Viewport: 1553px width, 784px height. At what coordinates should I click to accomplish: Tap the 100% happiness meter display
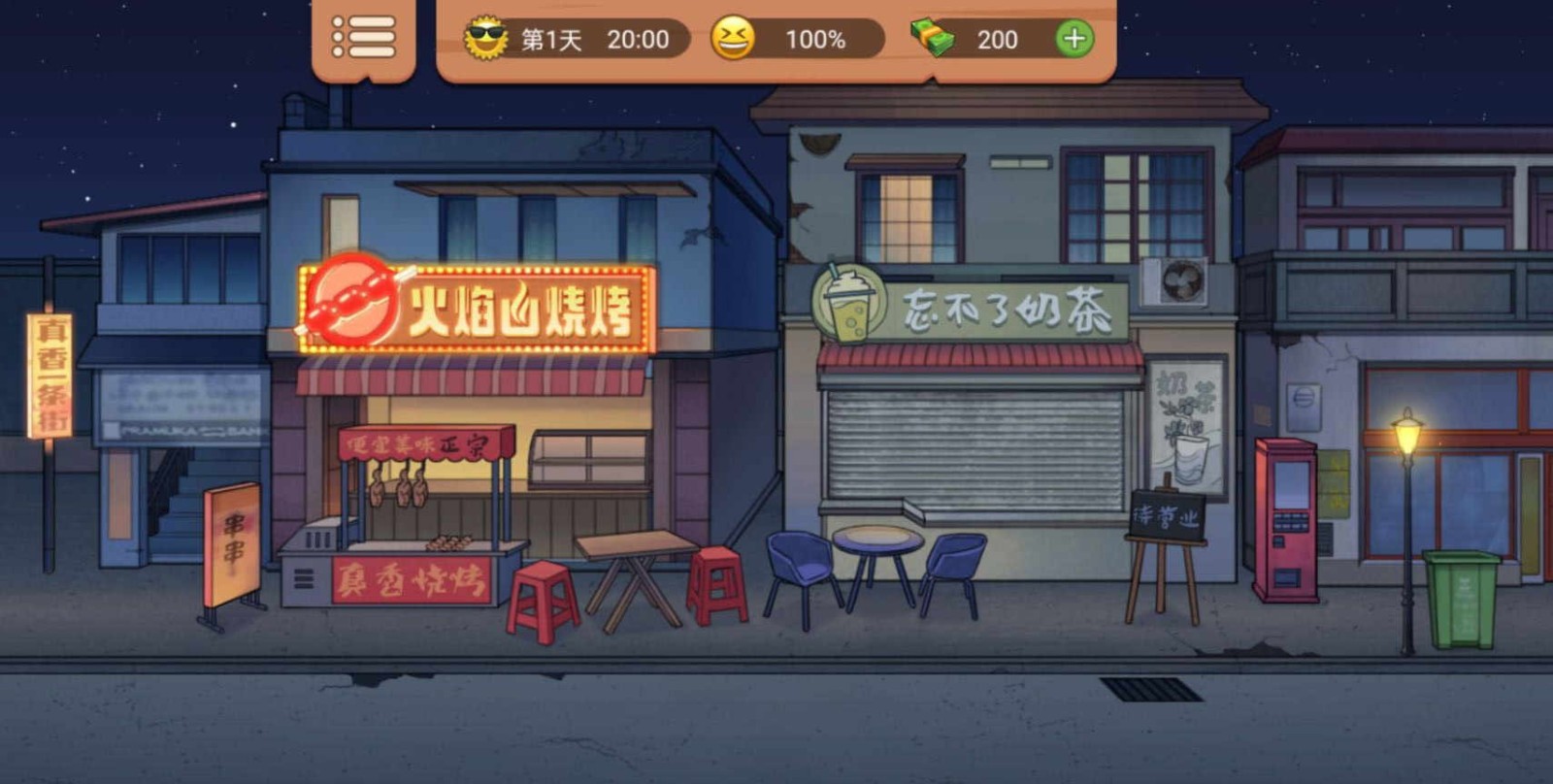point(815,40)
